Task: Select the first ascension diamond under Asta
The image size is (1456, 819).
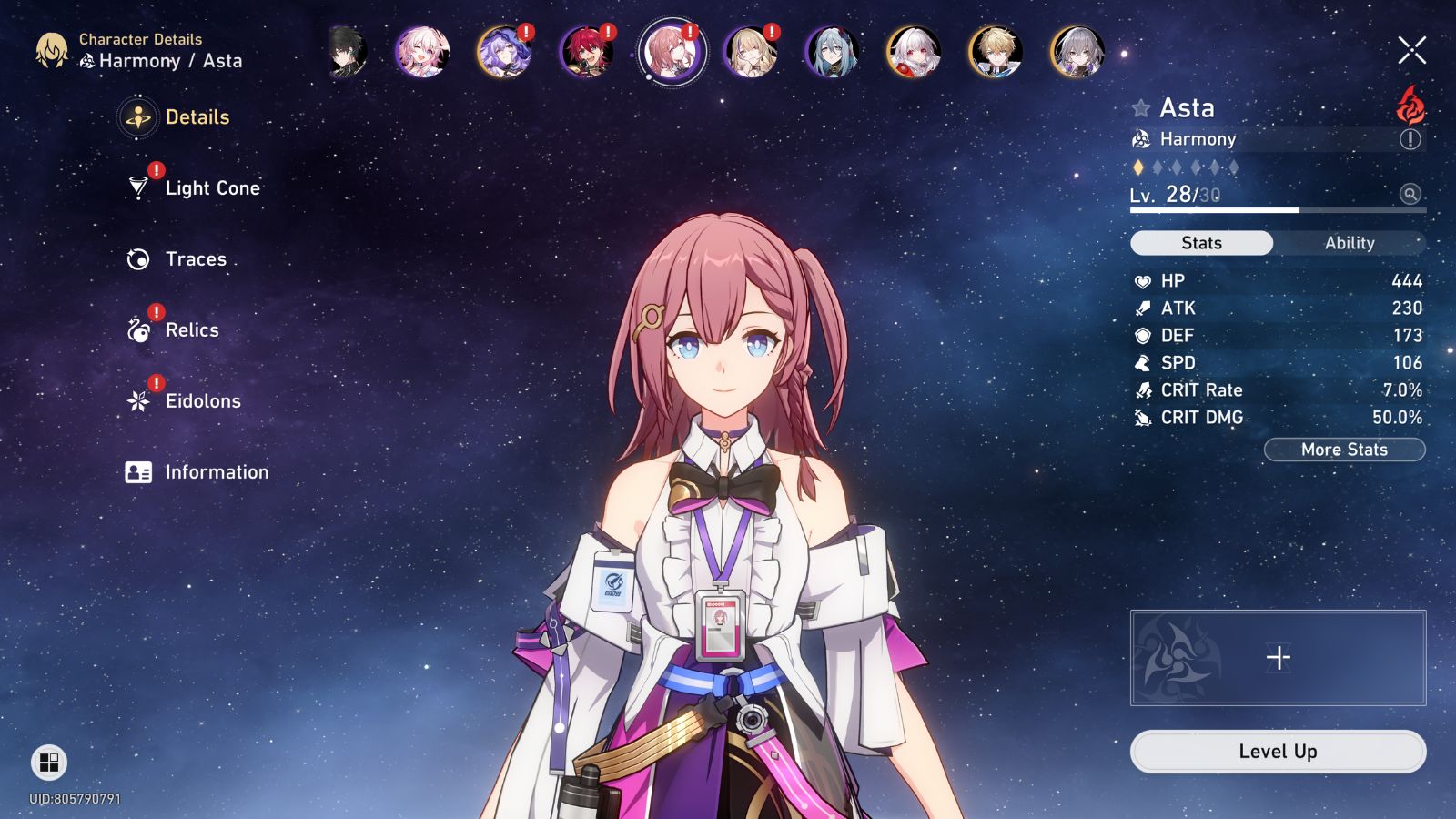Action: click(x=1137, y=167)
